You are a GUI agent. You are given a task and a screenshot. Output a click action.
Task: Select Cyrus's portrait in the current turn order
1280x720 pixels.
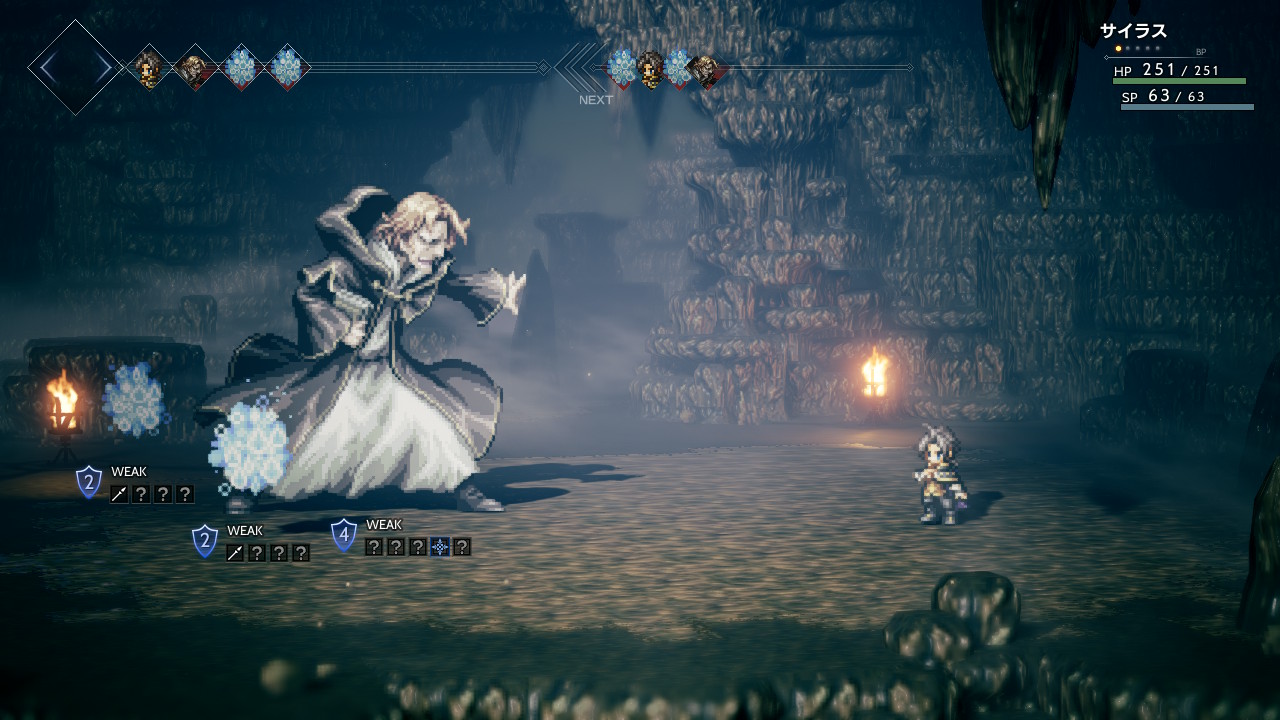[149, 68]
